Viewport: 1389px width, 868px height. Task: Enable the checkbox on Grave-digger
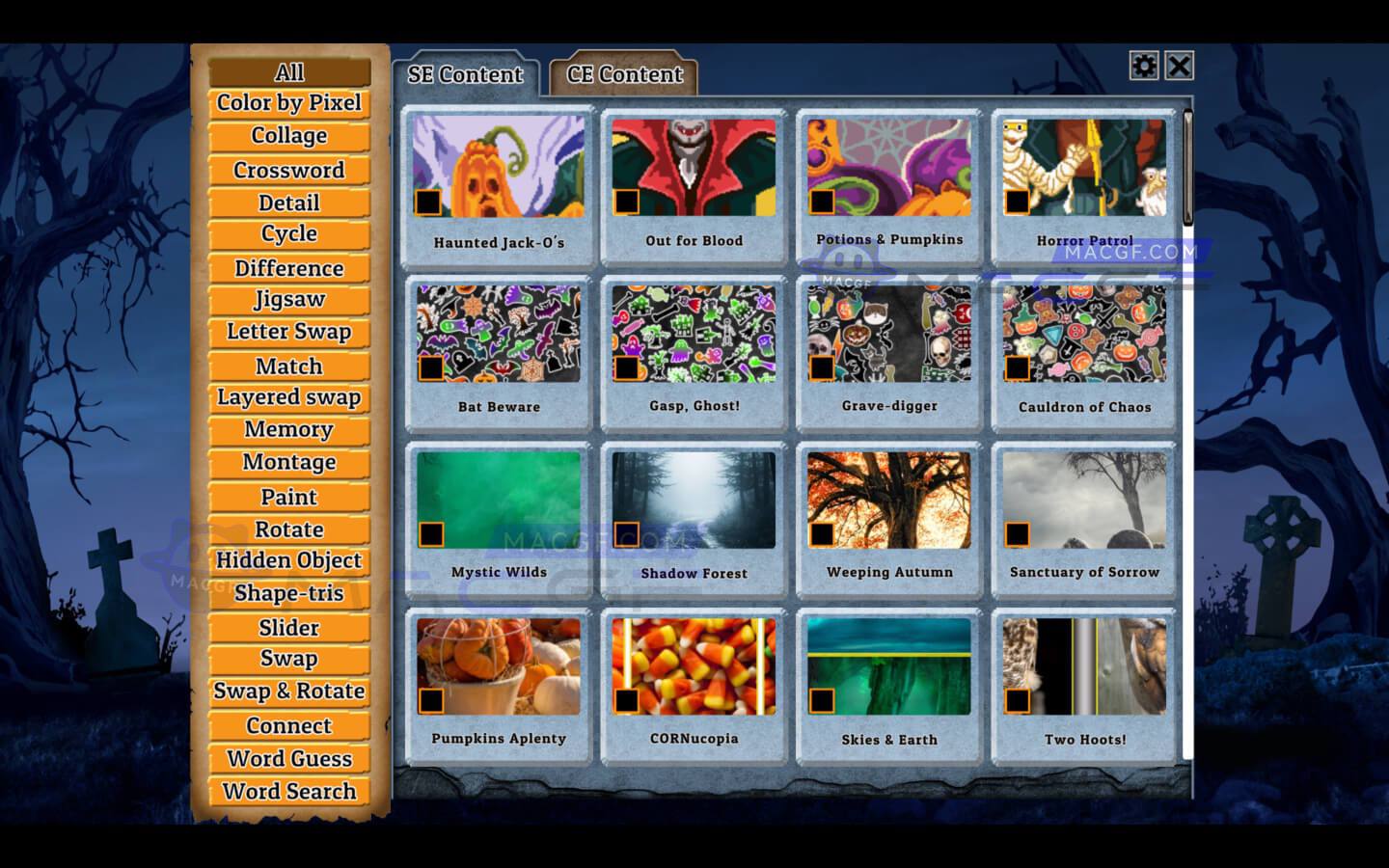(822, 367)
